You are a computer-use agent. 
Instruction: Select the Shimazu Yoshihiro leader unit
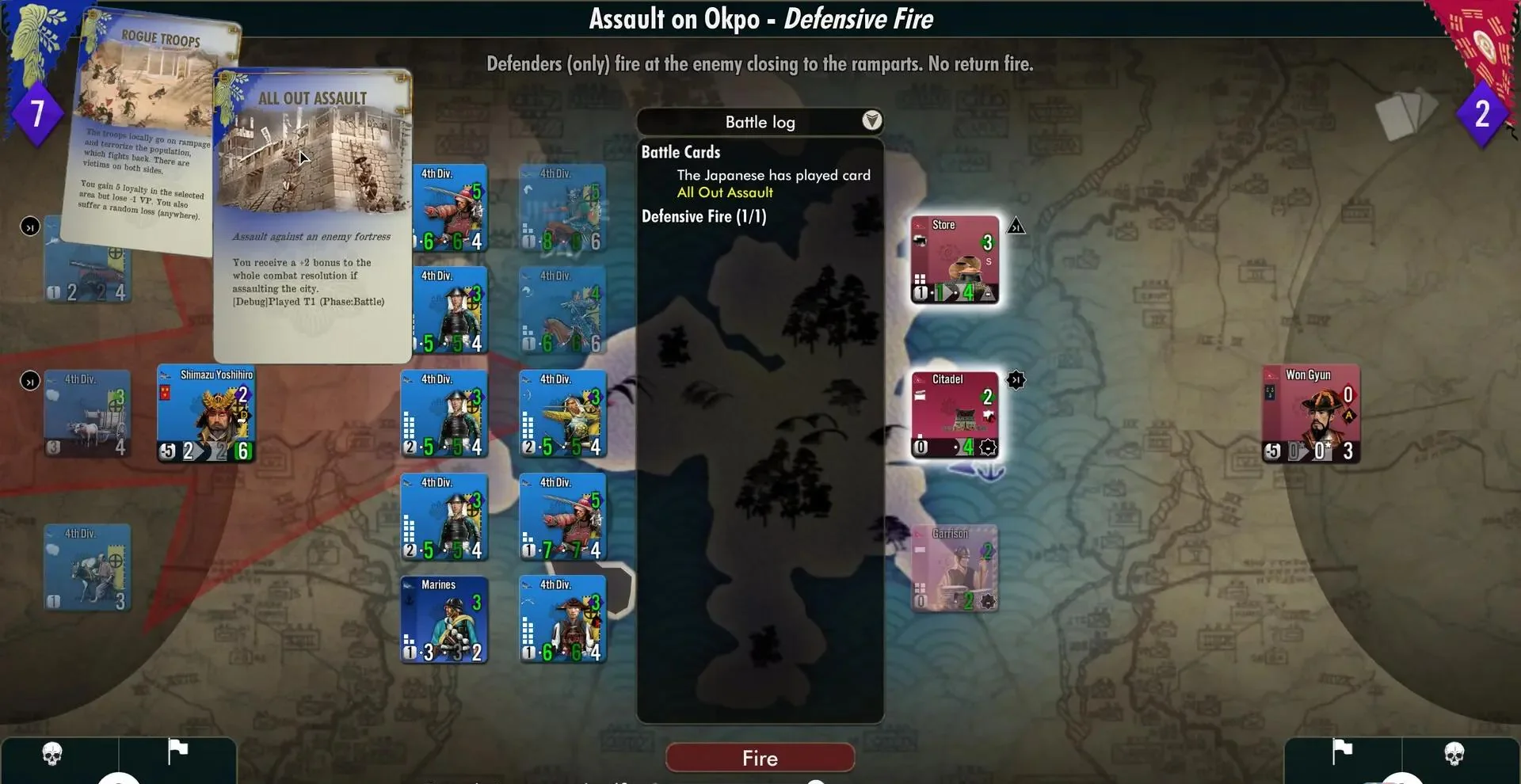206,413
